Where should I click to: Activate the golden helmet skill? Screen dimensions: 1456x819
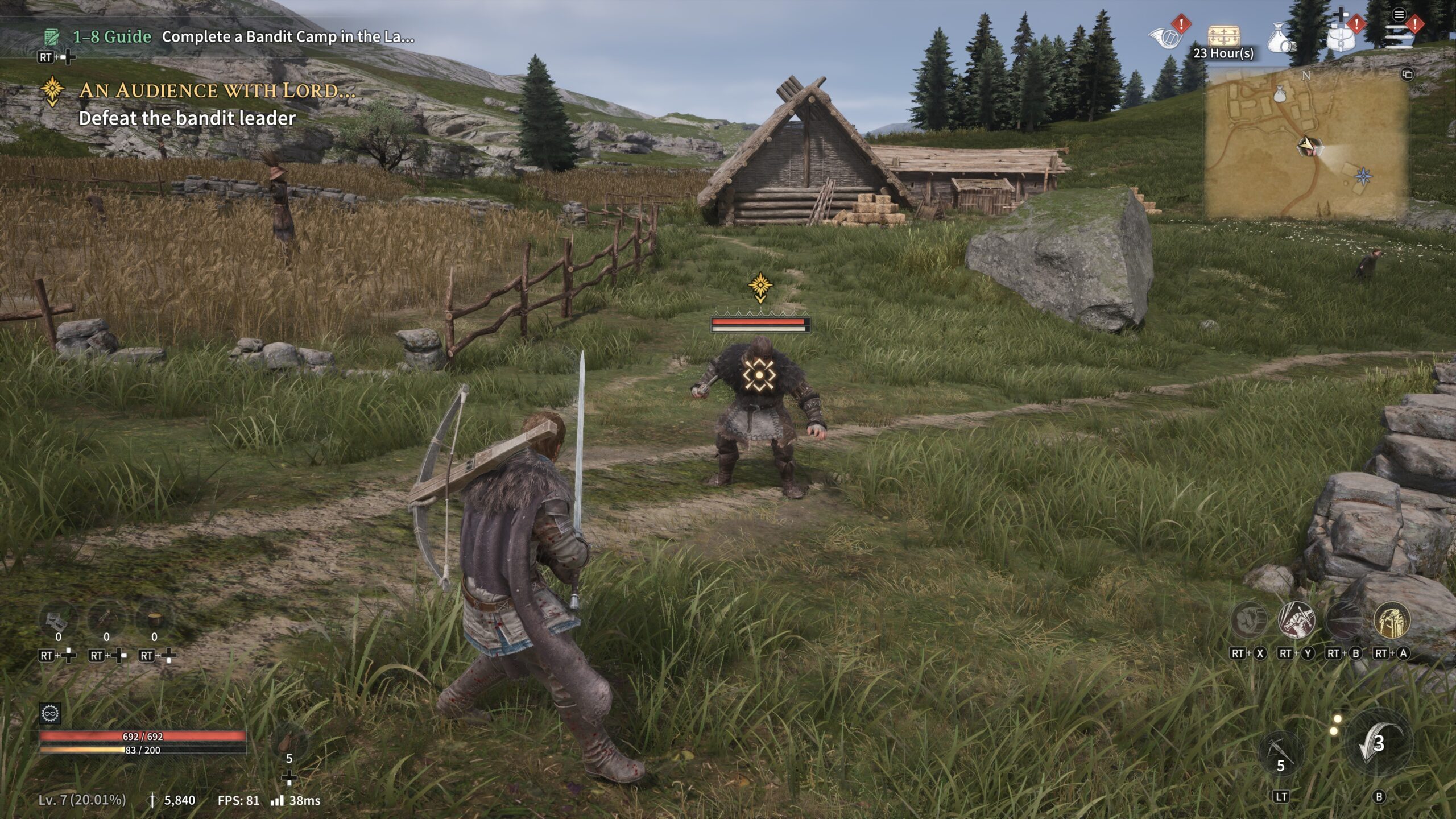[x=1392, y=620]
